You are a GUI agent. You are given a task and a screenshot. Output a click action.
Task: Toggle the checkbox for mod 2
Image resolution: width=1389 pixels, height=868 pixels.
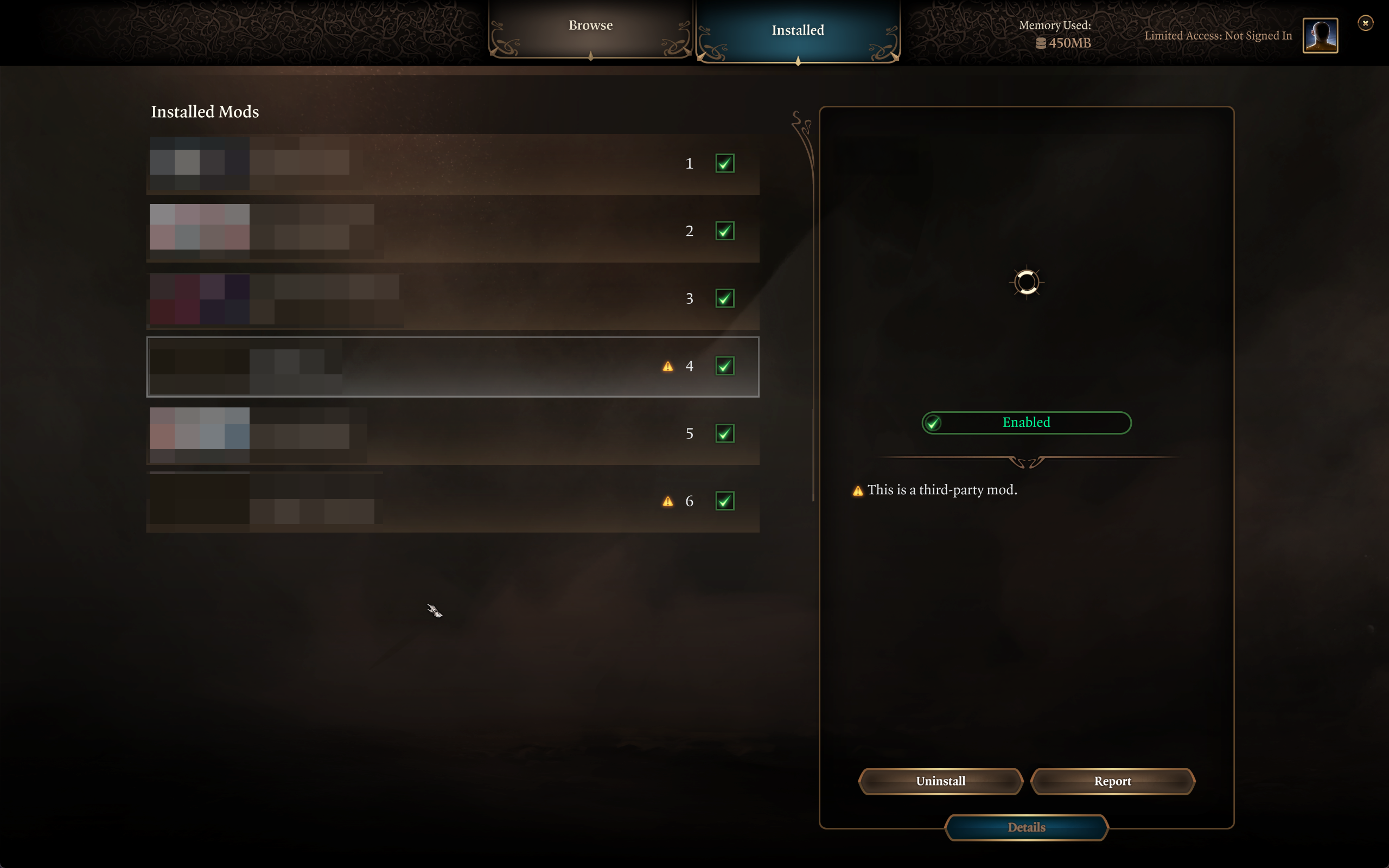(x=724, y=231)
